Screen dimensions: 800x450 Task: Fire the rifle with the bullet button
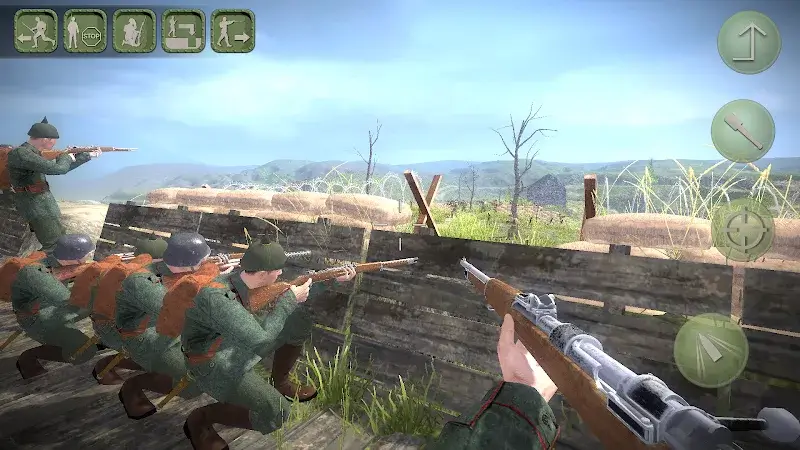[711, 350]
